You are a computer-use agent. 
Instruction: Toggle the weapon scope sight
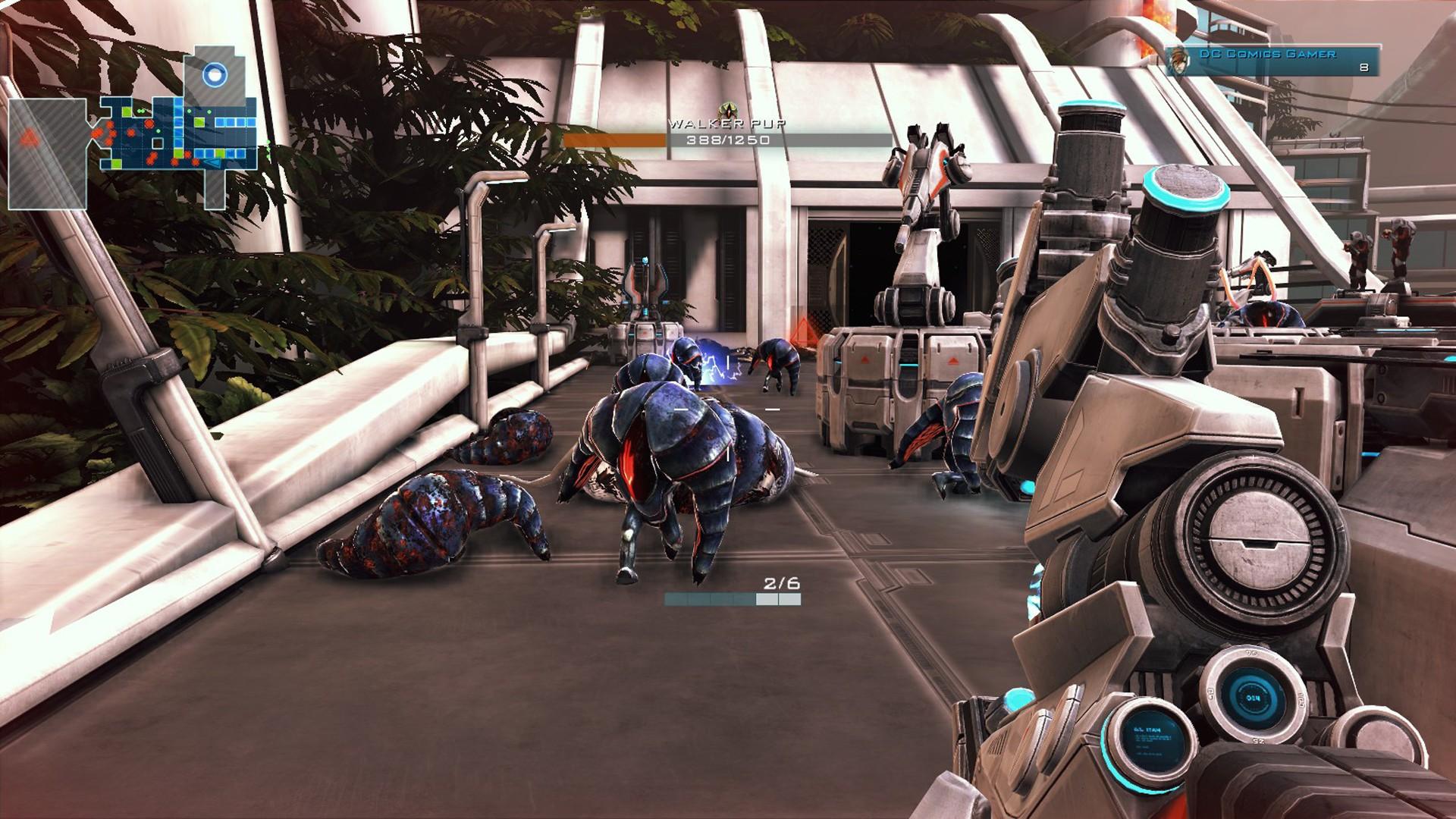click(1259, 538)
